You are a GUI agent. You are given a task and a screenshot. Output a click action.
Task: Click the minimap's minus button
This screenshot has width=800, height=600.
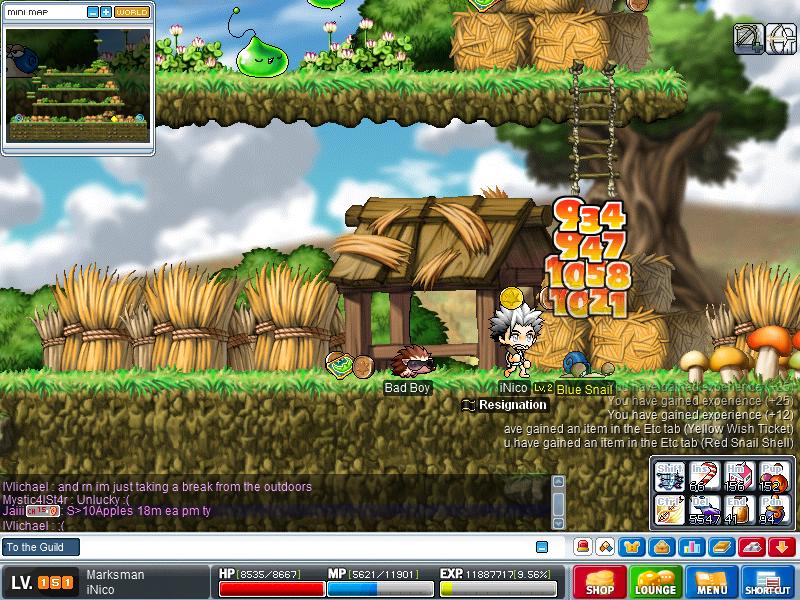click(x=93, y=12)
